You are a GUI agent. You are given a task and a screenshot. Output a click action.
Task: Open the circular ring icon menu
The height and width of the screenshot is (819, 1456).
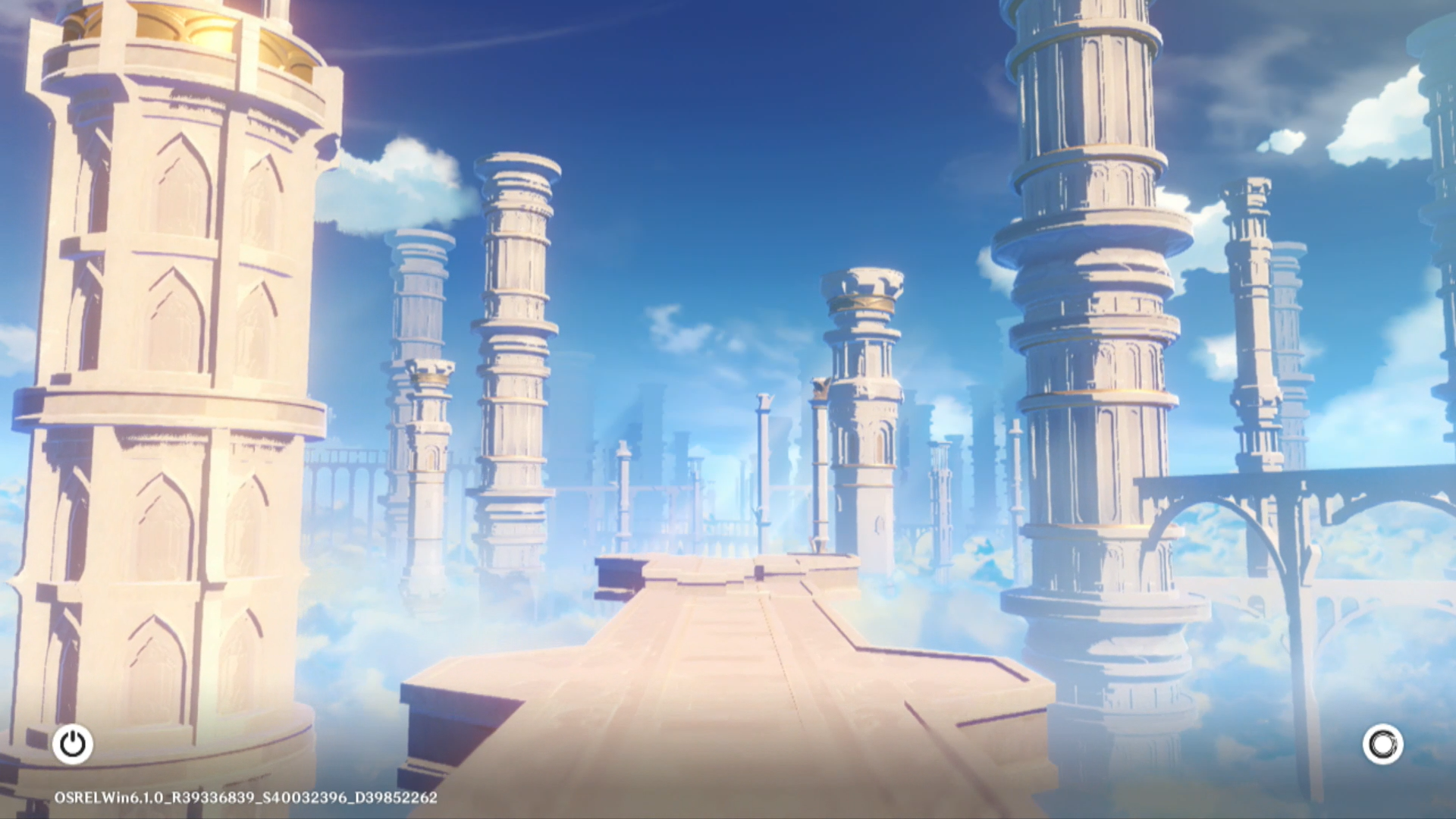click(1382, 744)
